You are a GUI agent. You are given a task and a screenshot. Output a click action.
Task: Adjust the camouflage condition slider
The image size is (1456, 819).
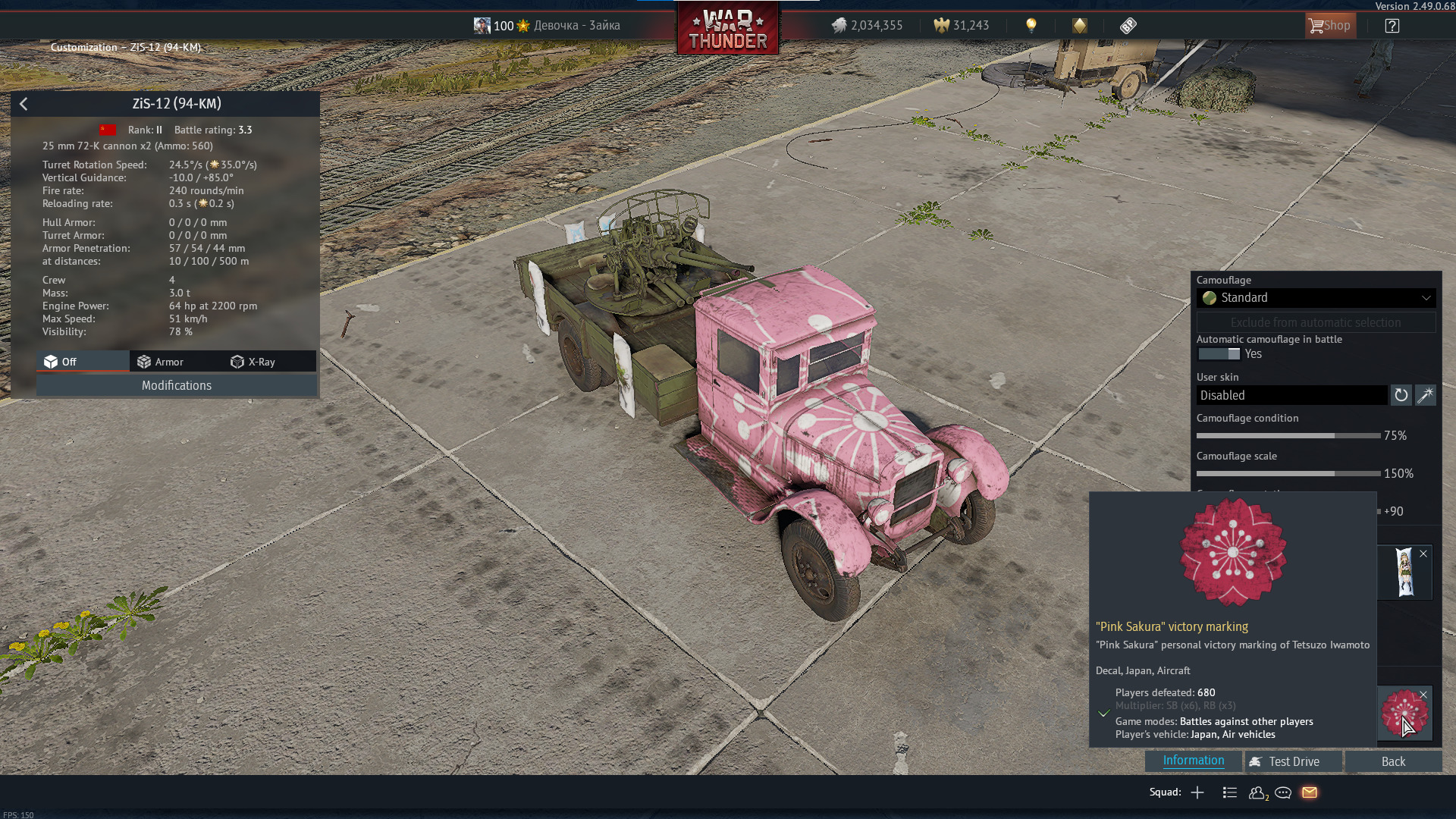1288,436
